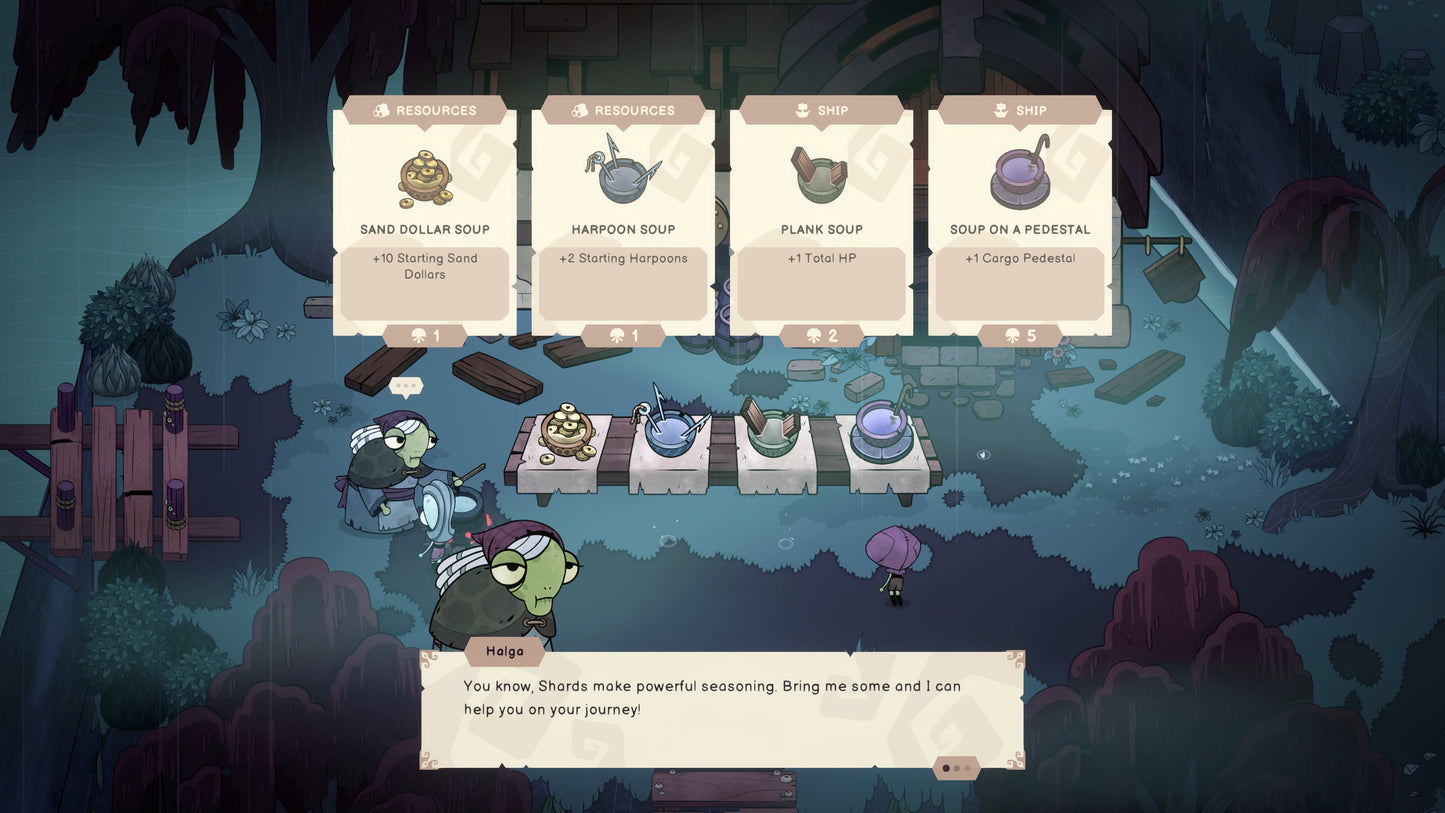Viewport: 1445px width, 813px height.
Task: Purchase the Harpoon Soup upgrade
Action: pyautogui.click(x=622, y=220)
